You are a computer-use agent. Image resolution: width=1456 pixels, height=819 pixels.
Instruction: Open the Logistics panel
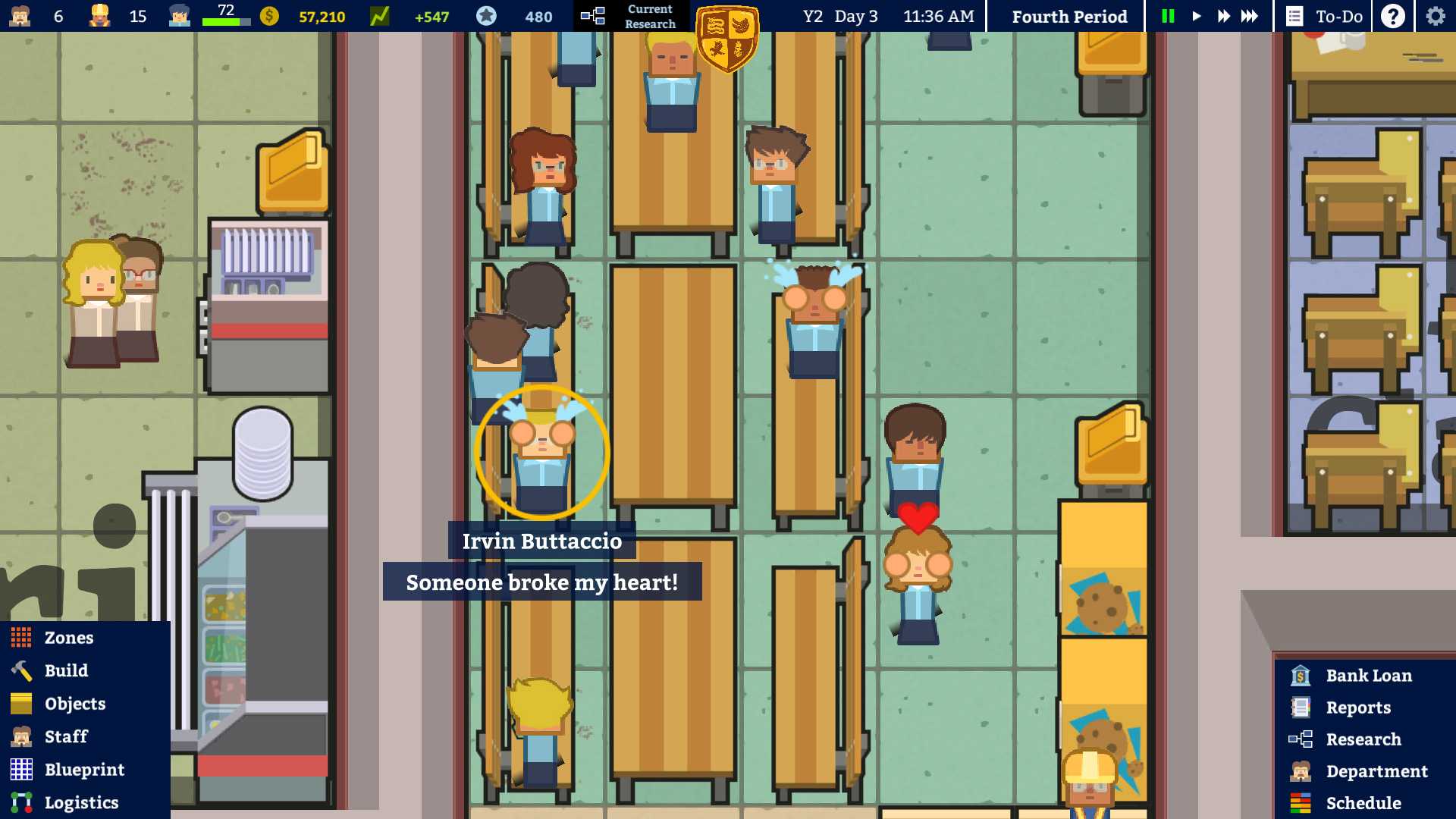(81, 802)
